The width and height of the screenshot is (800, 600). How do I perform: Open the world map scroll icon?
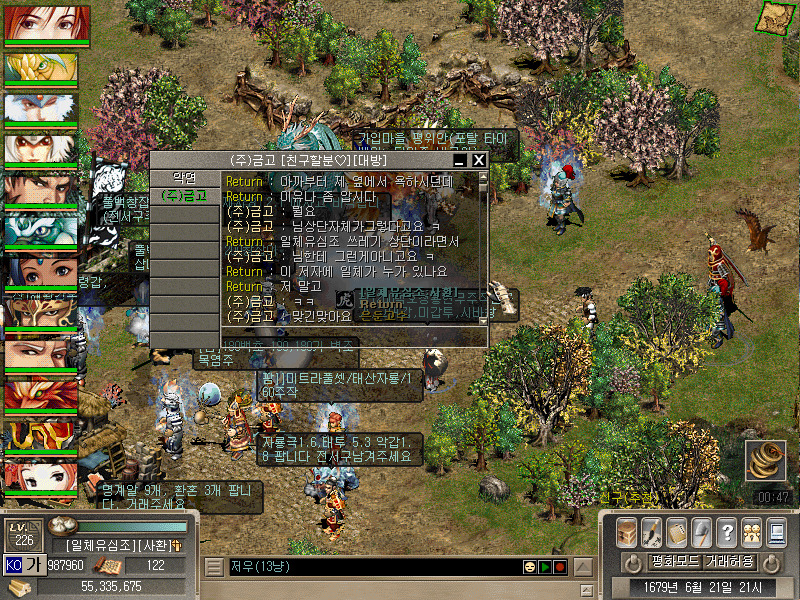point(770,17)
